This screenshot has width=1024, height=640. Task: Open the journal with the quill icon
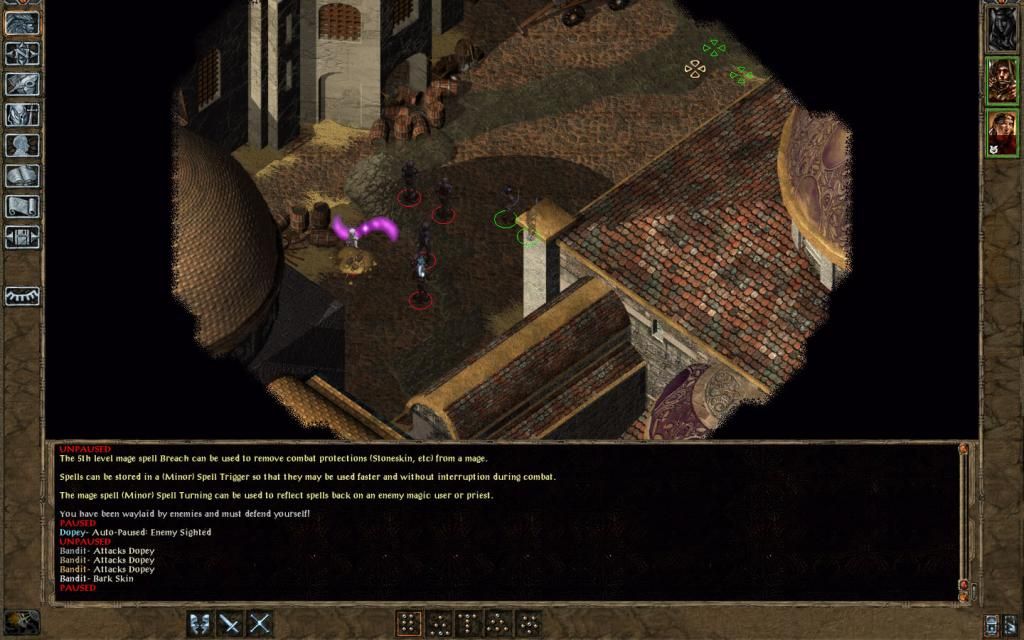(22, 84)
